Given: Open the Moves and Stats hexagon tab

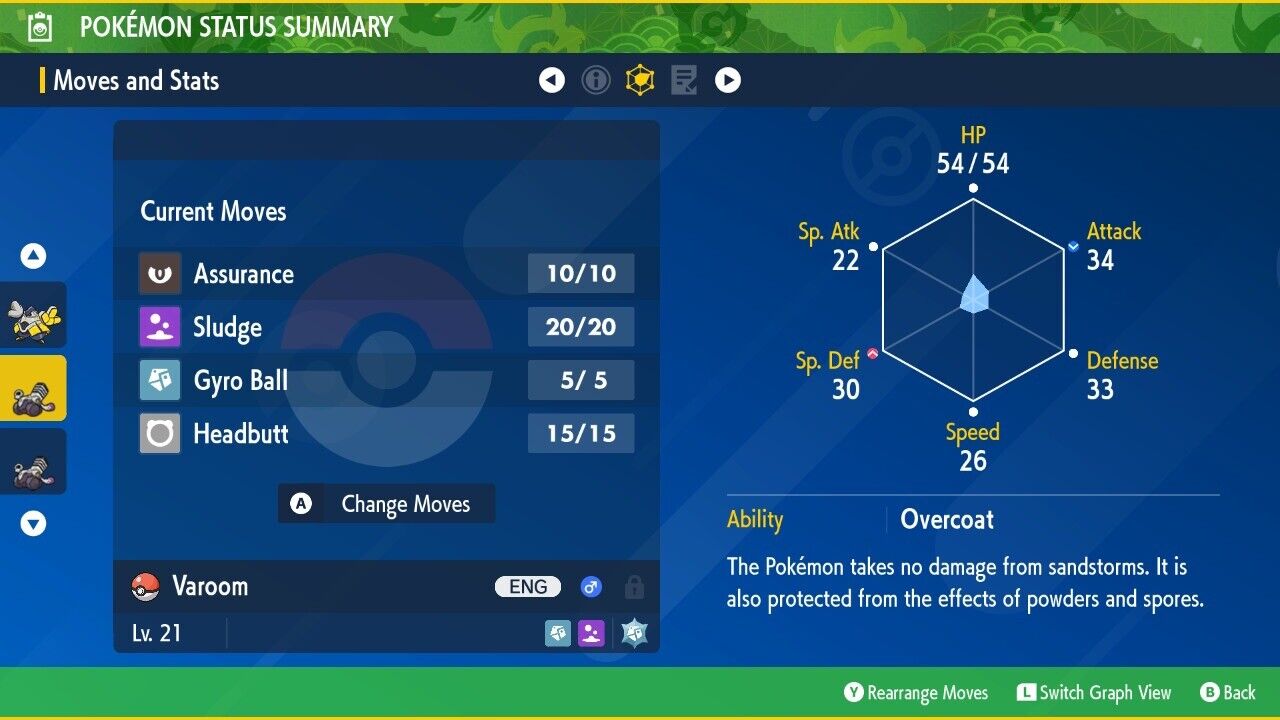Looking at the screenshot, I should [x=640, y=80].
